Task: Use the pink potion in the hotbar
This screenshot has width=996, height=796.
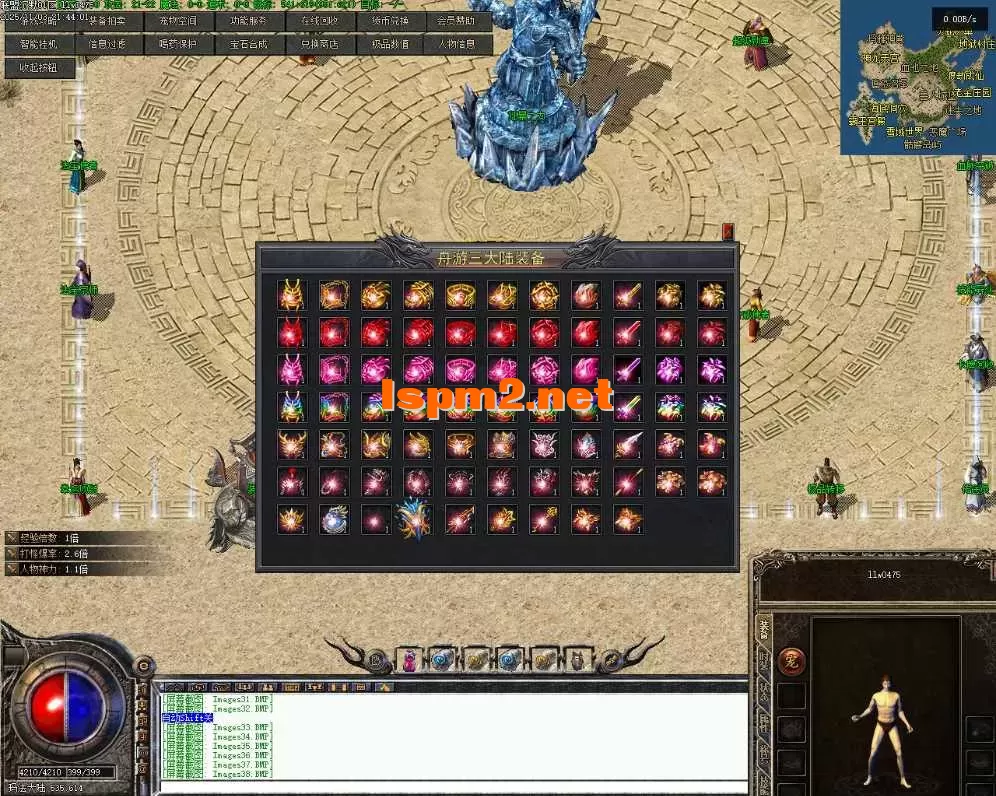Action: (409, 659)
